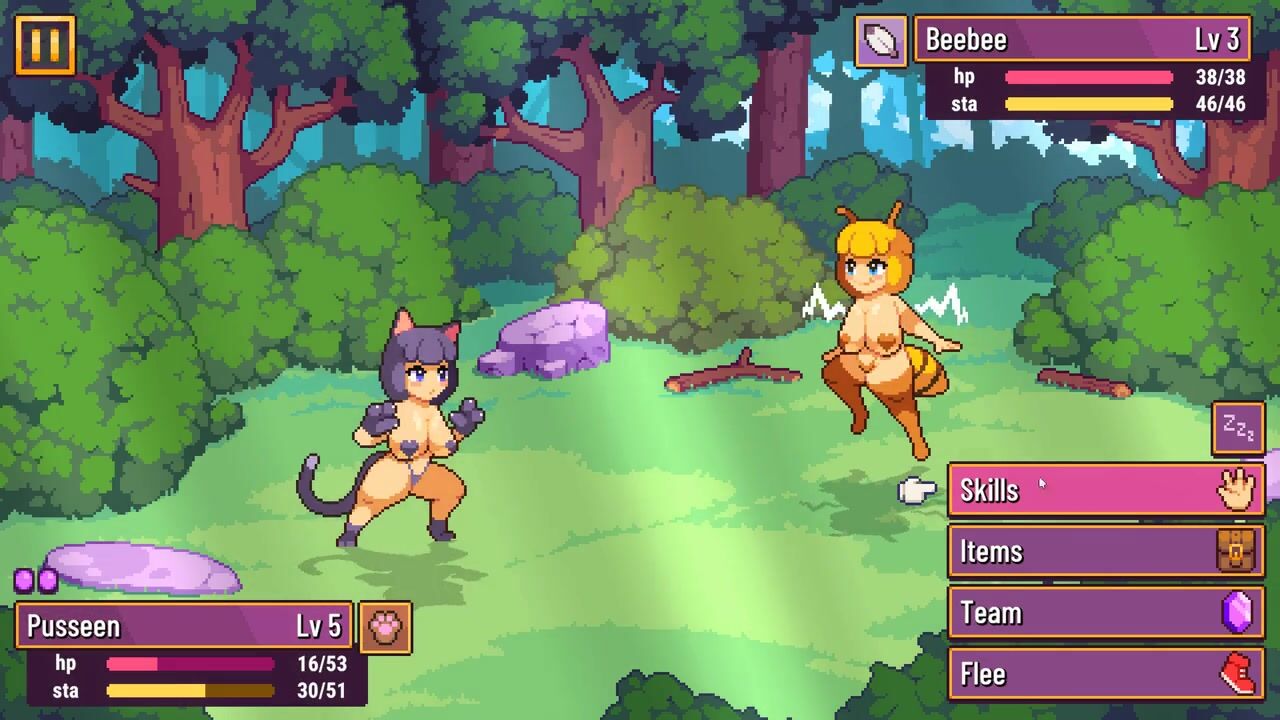This screenshot has height=720, width=1280.
Task: Click Beebee's feather type icon
Action: coord(881,41)
